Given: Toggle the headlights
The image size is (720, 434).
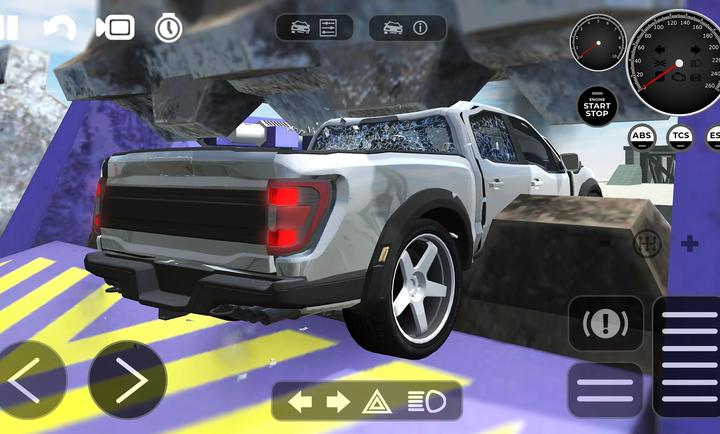Looking at the screenshot, I should pos(424,402).
